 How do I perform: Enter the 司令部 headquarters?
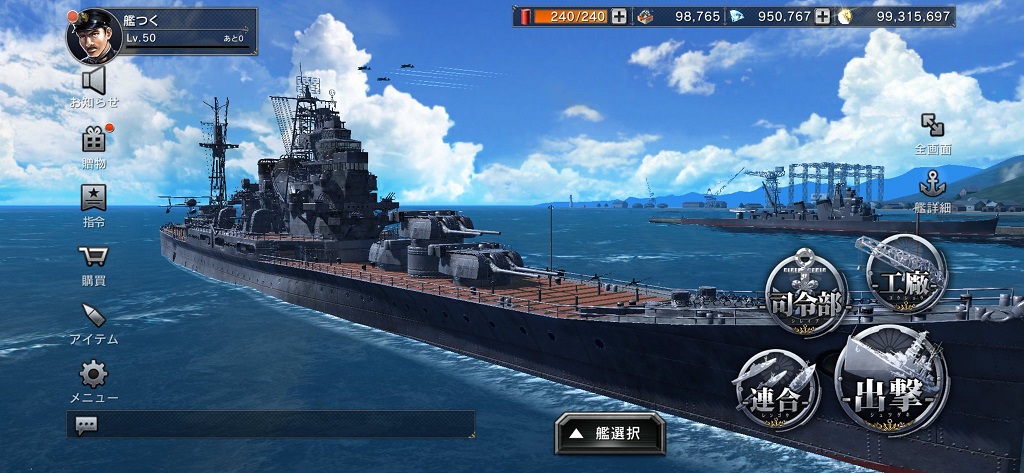806,297
